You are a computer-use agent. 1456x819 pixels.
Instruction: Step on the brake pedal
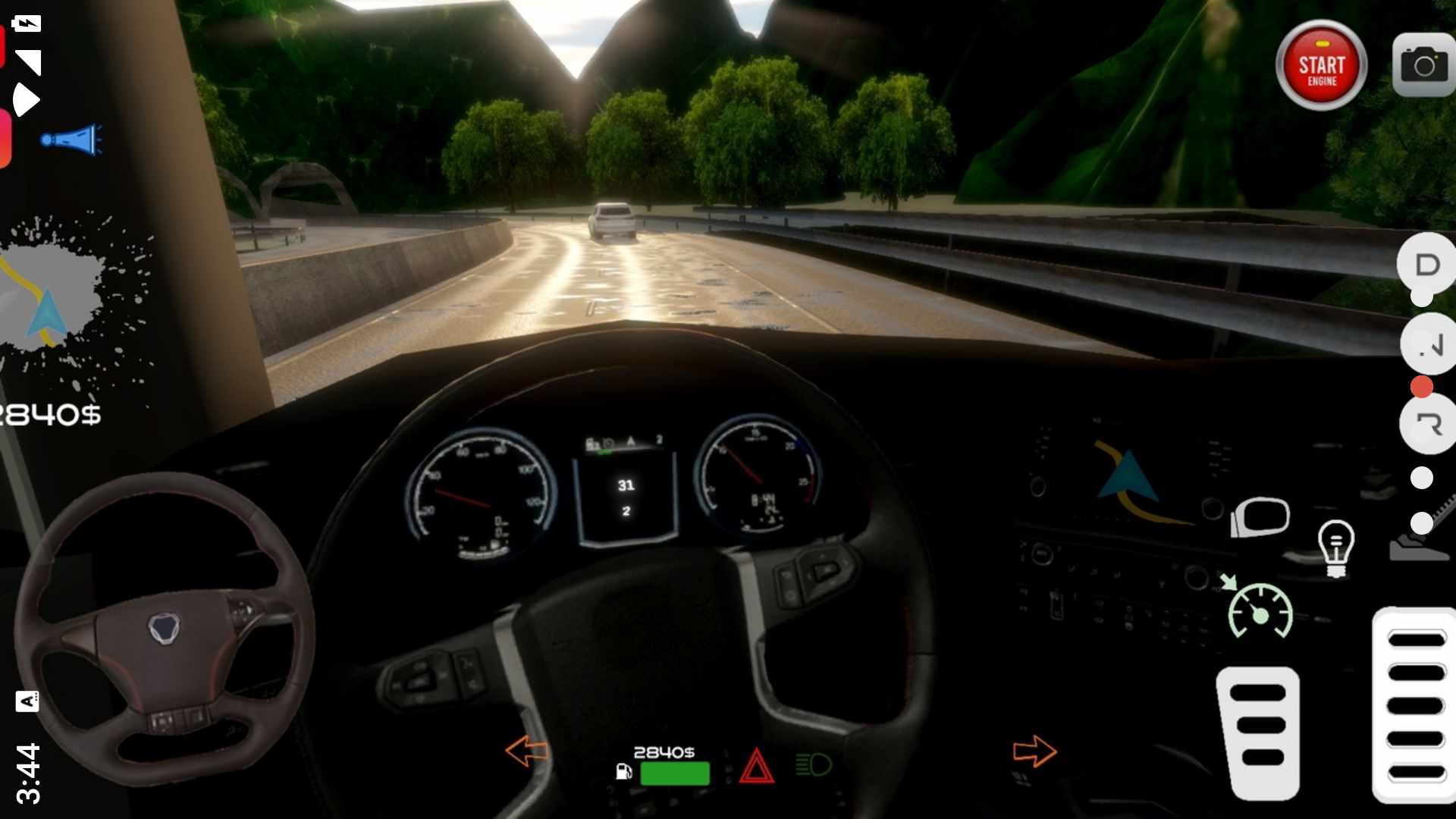click(x=1258, y=733)
